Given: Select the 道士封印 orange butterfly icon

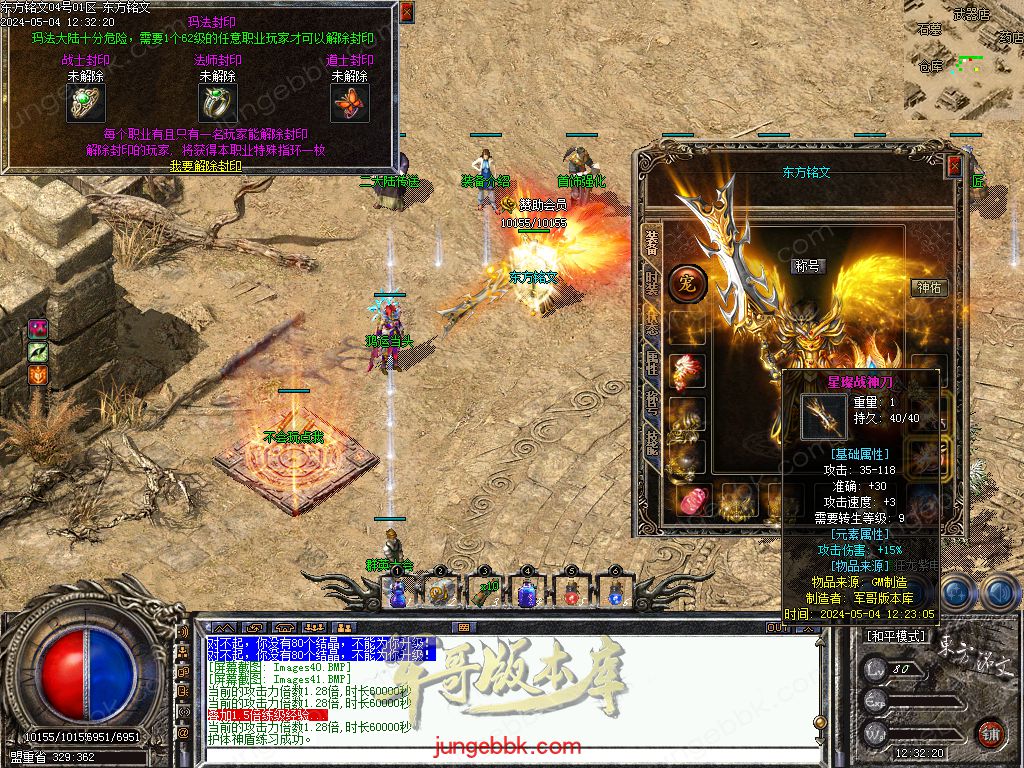Looking at the screenshot, I should (349, 102).
